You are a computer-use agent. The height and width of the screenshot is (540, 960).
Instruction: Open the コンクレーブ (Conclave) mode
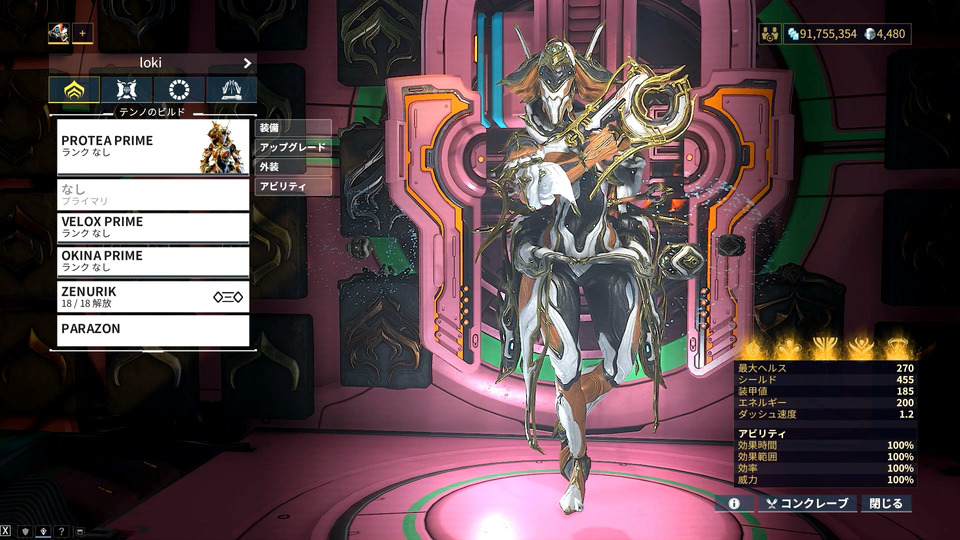coord(807,503)
